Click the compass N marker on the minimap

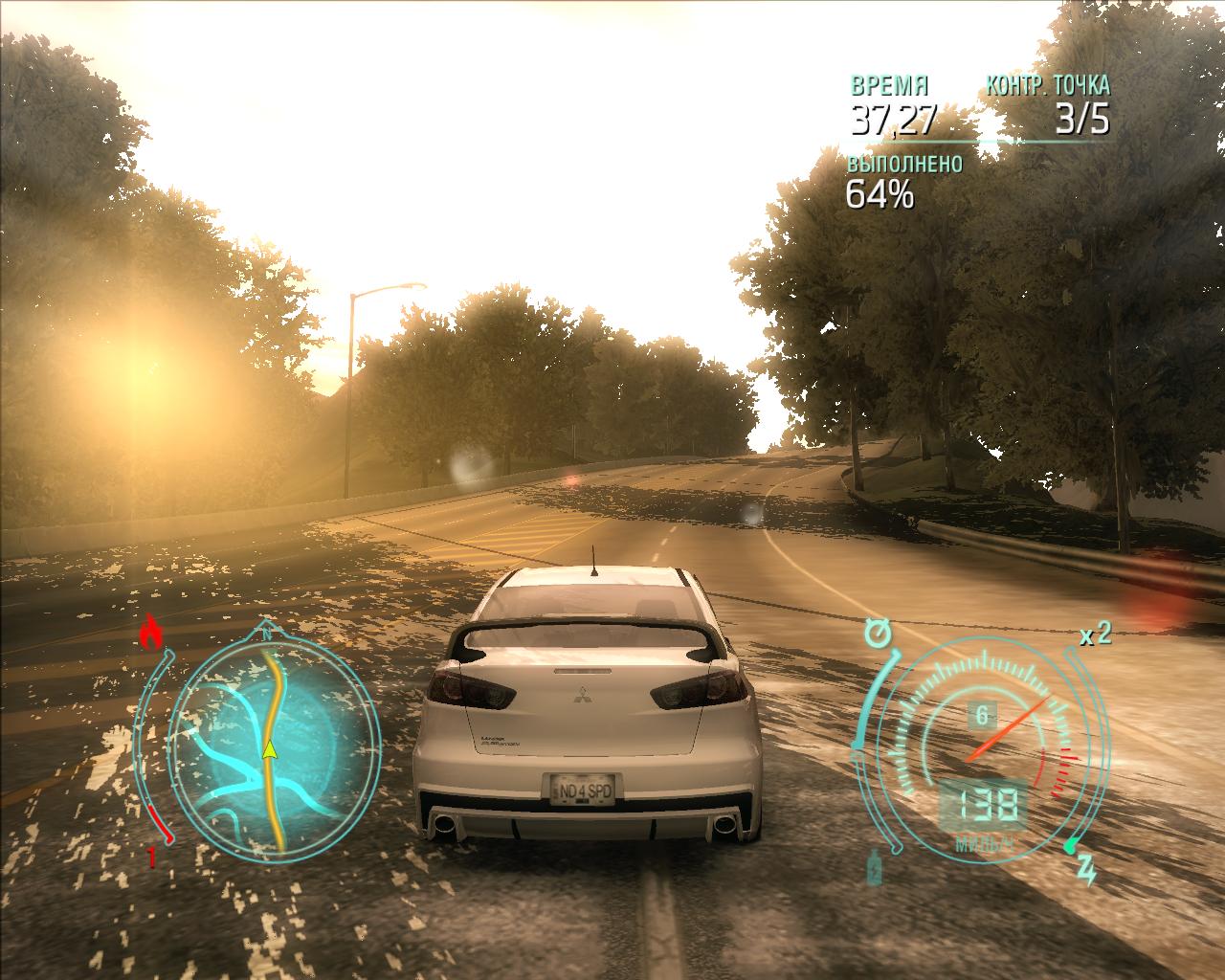point(266,634)
